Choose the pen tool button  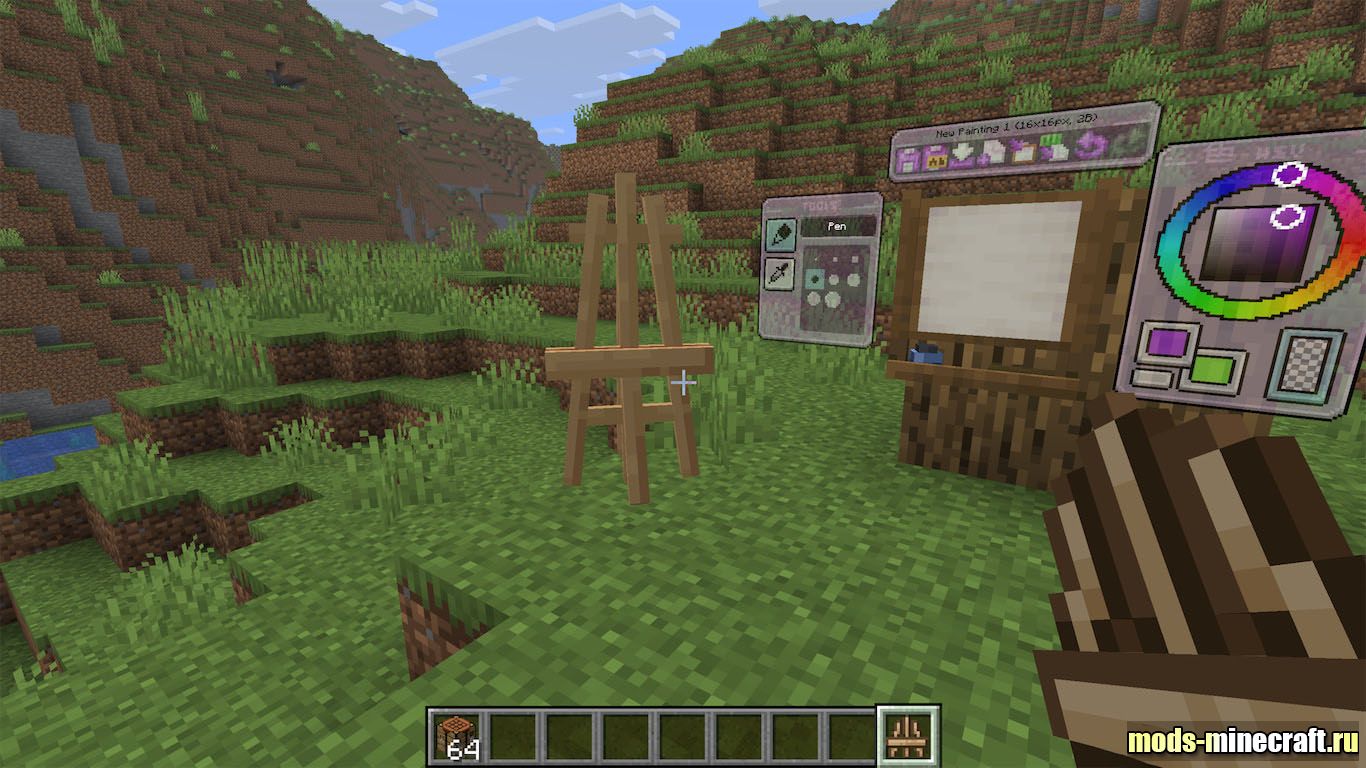click(x=781, y=236)
